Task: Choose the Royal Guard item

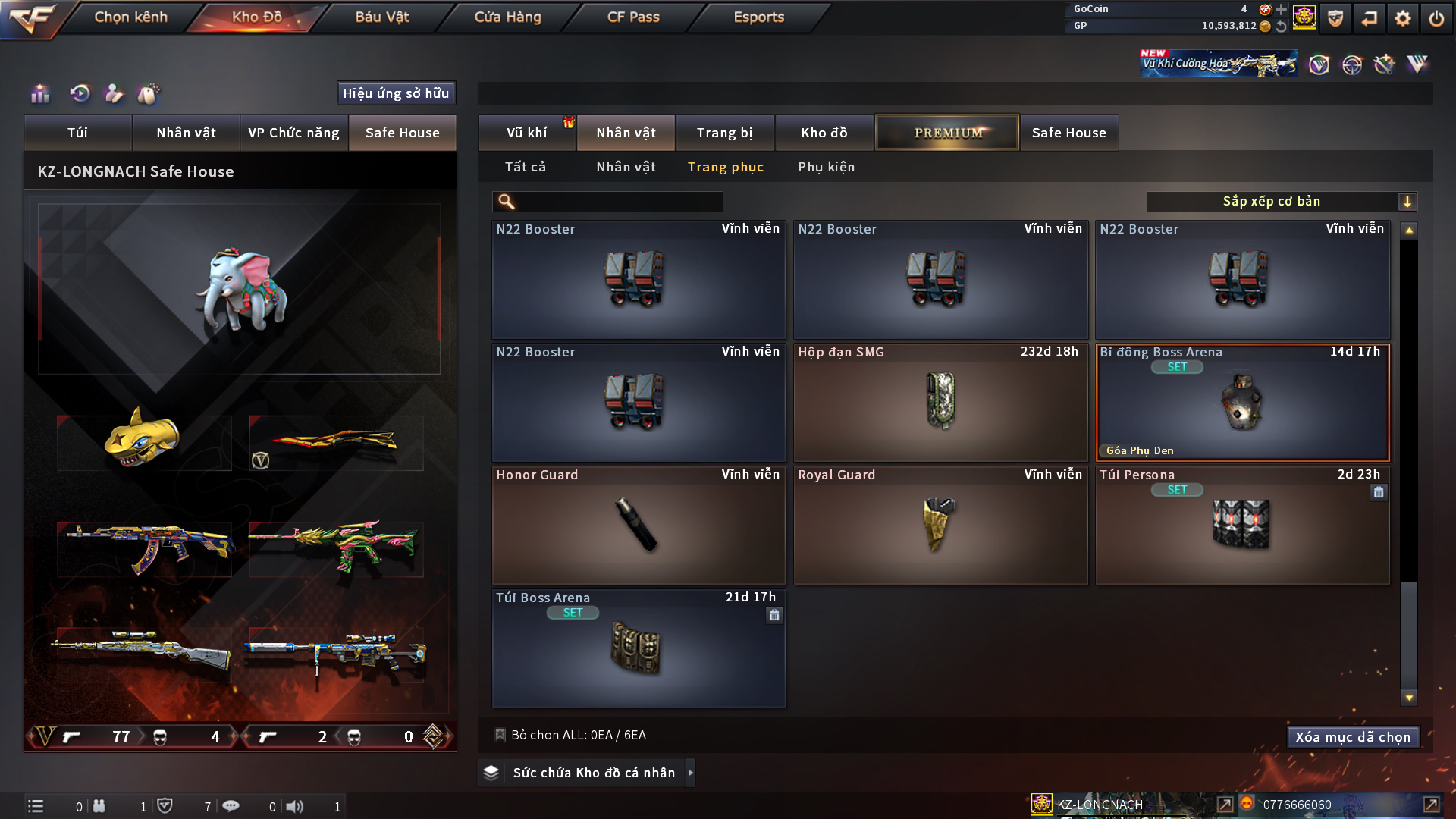Action: pyautogui.click(x=940, y=526)
